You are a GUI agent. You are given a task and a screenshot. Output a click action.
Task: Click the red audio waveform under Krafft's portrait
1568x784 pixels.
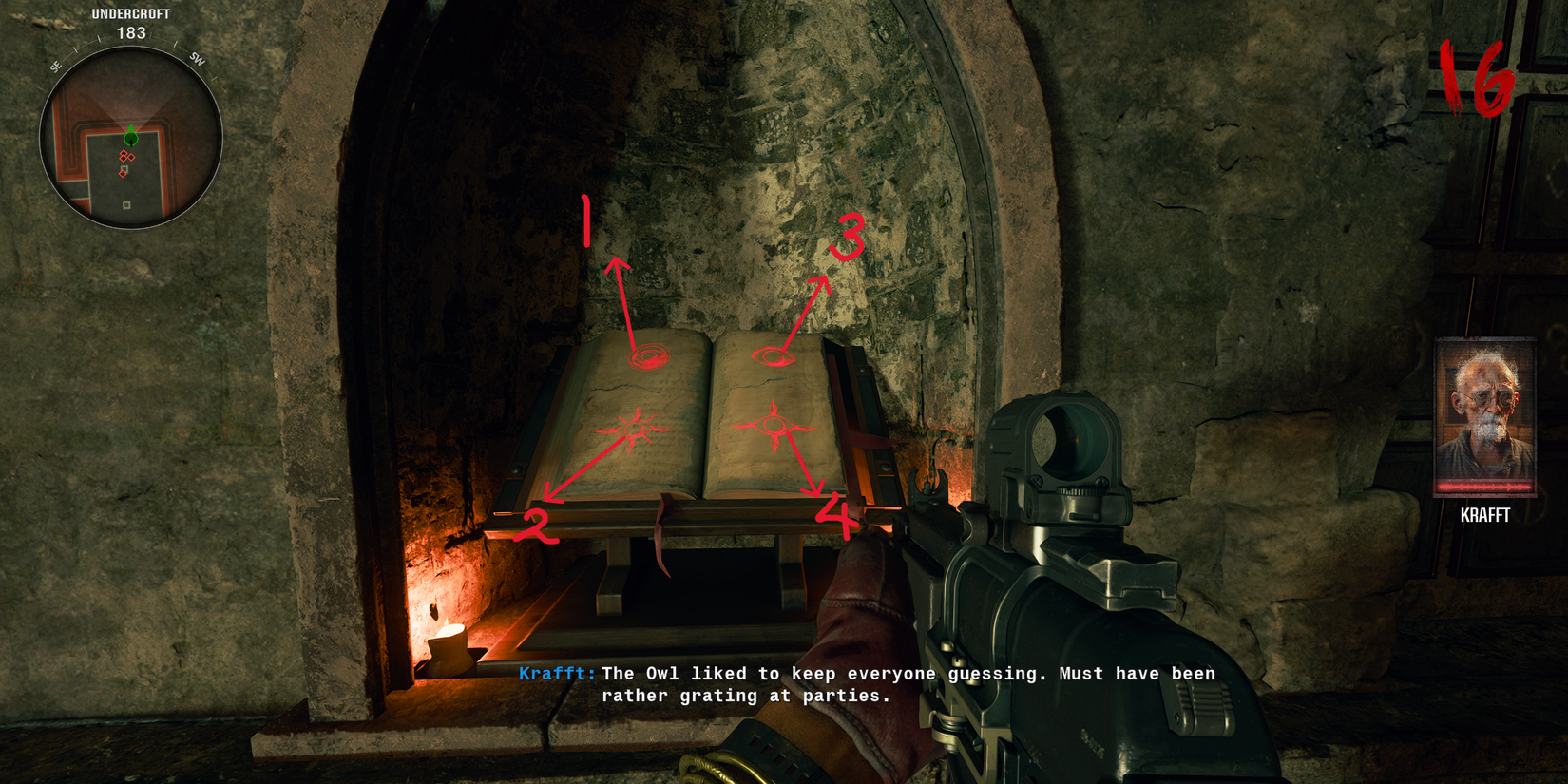[x=1486, y=487]
